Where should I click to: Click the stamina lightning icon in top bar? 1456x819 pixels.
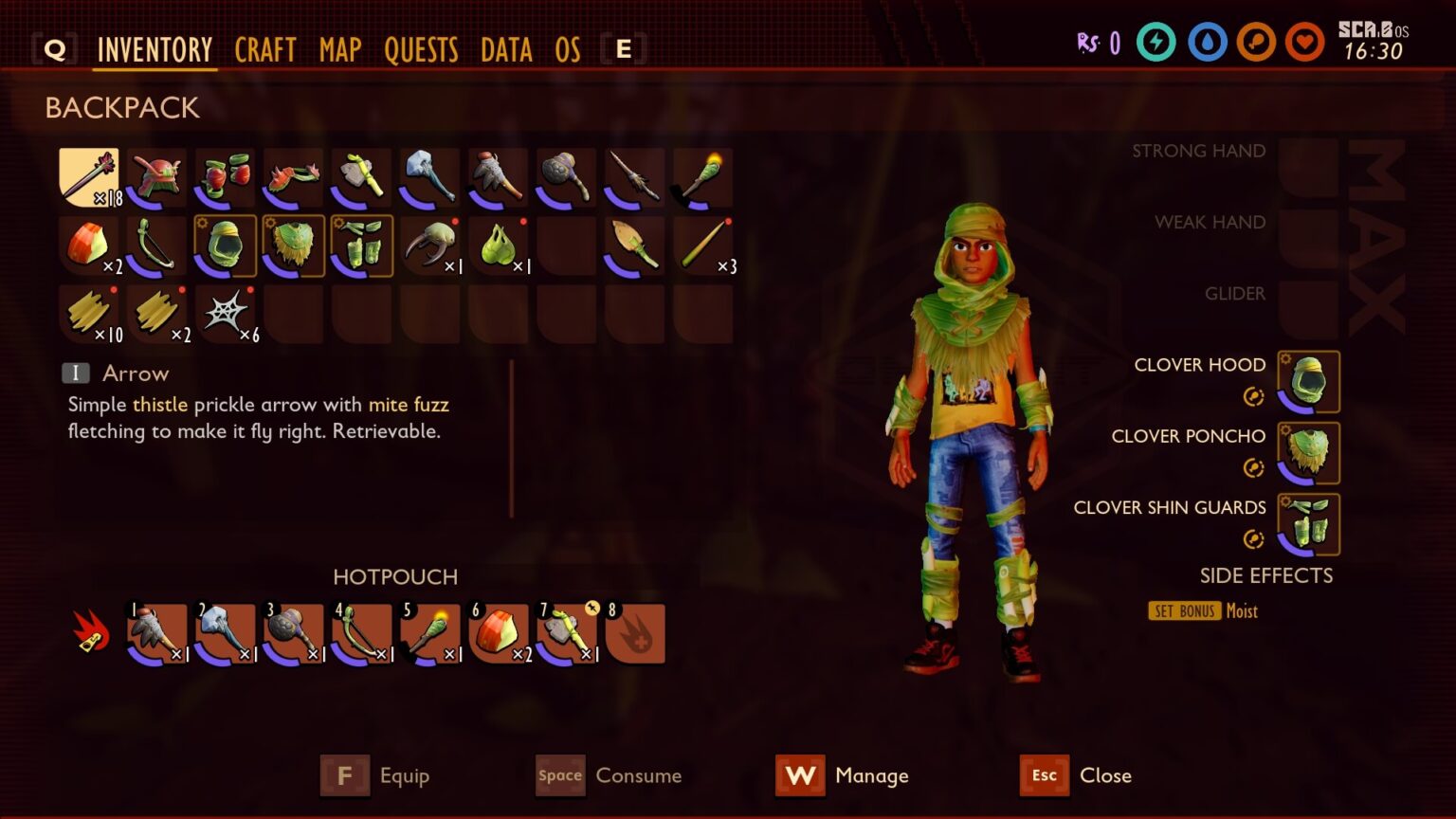pyautogui.click(x=1156, y=43)
